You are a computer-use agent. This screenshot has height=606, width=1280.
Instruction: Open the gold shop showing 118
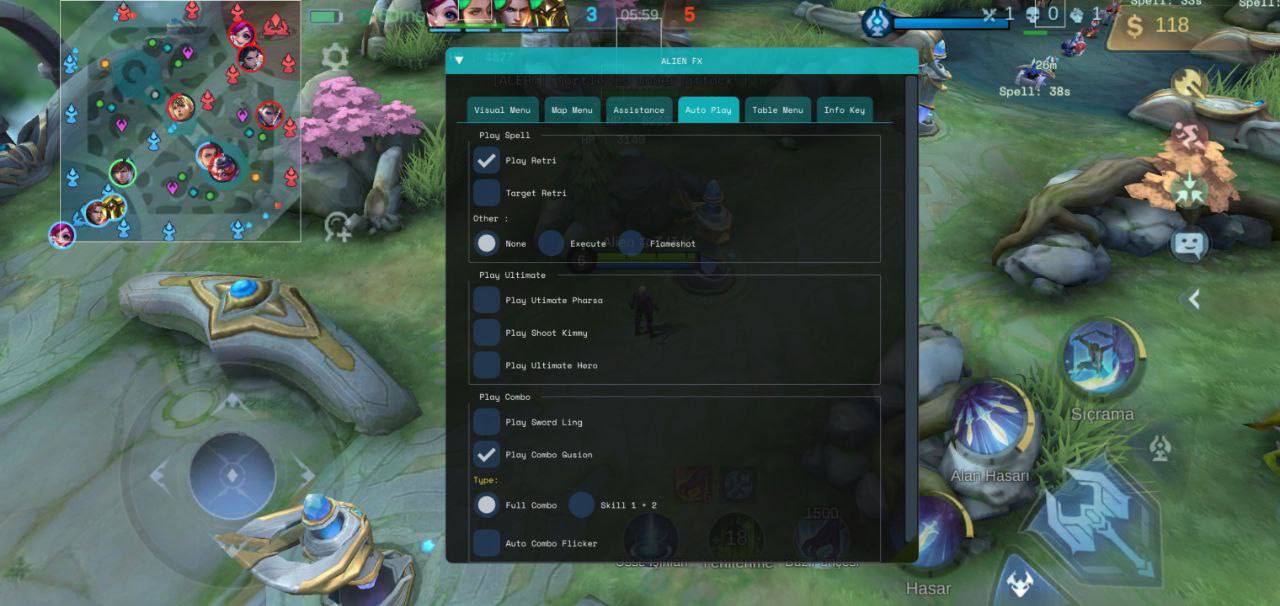pyautogui.click(x=1158, y=27)
